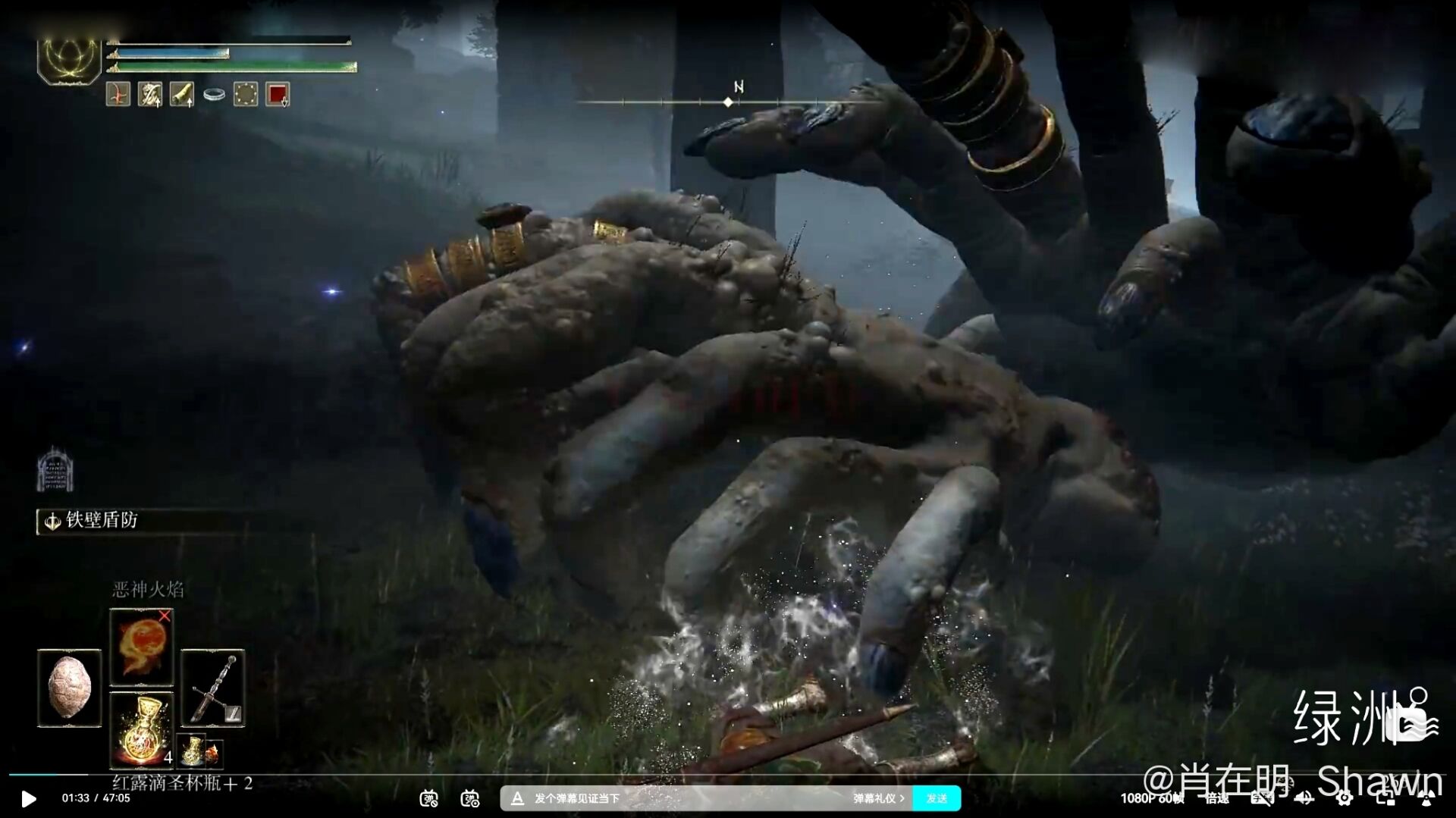The width and height of the screenshot is (1456, 818).
Task: Select the sword weapon slot
Action: click(x=212, y=688)
